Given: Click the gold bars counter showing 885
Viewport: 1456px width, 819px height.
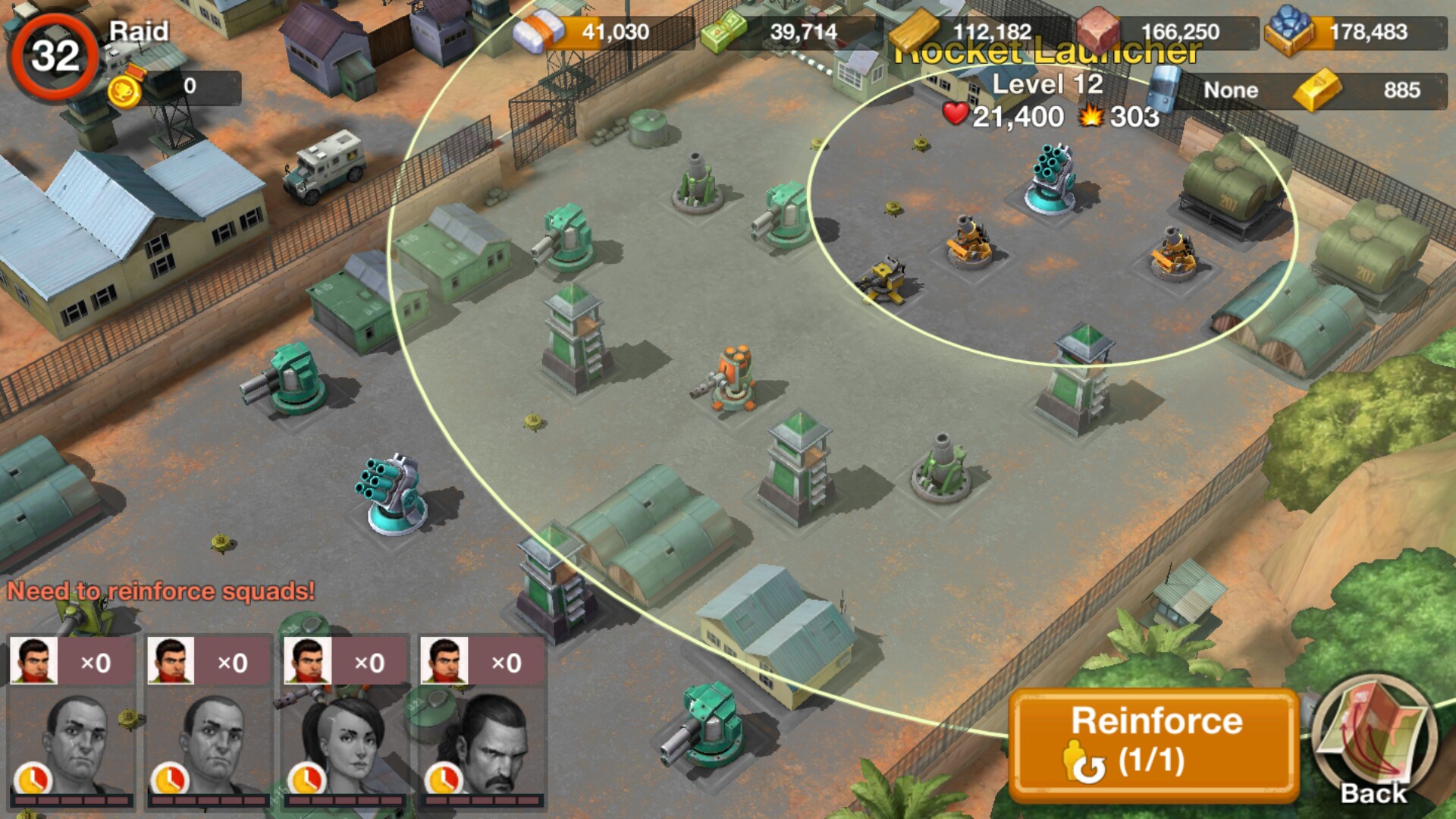Looking at the screenshot, I should [1367, 90].
